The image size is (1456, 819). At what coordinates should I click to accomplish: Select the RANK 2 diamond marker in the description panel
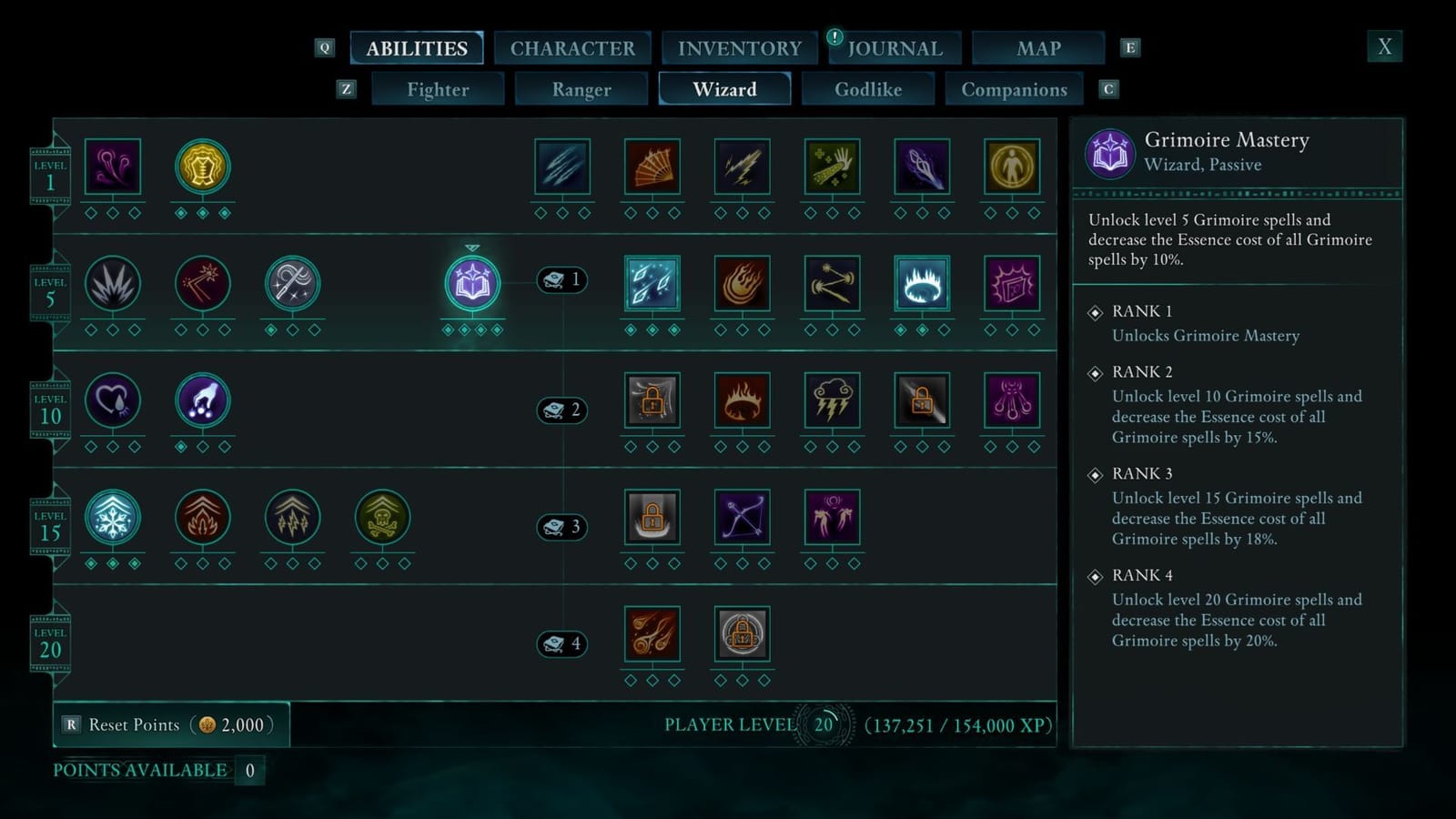(x=1095, y=372)
